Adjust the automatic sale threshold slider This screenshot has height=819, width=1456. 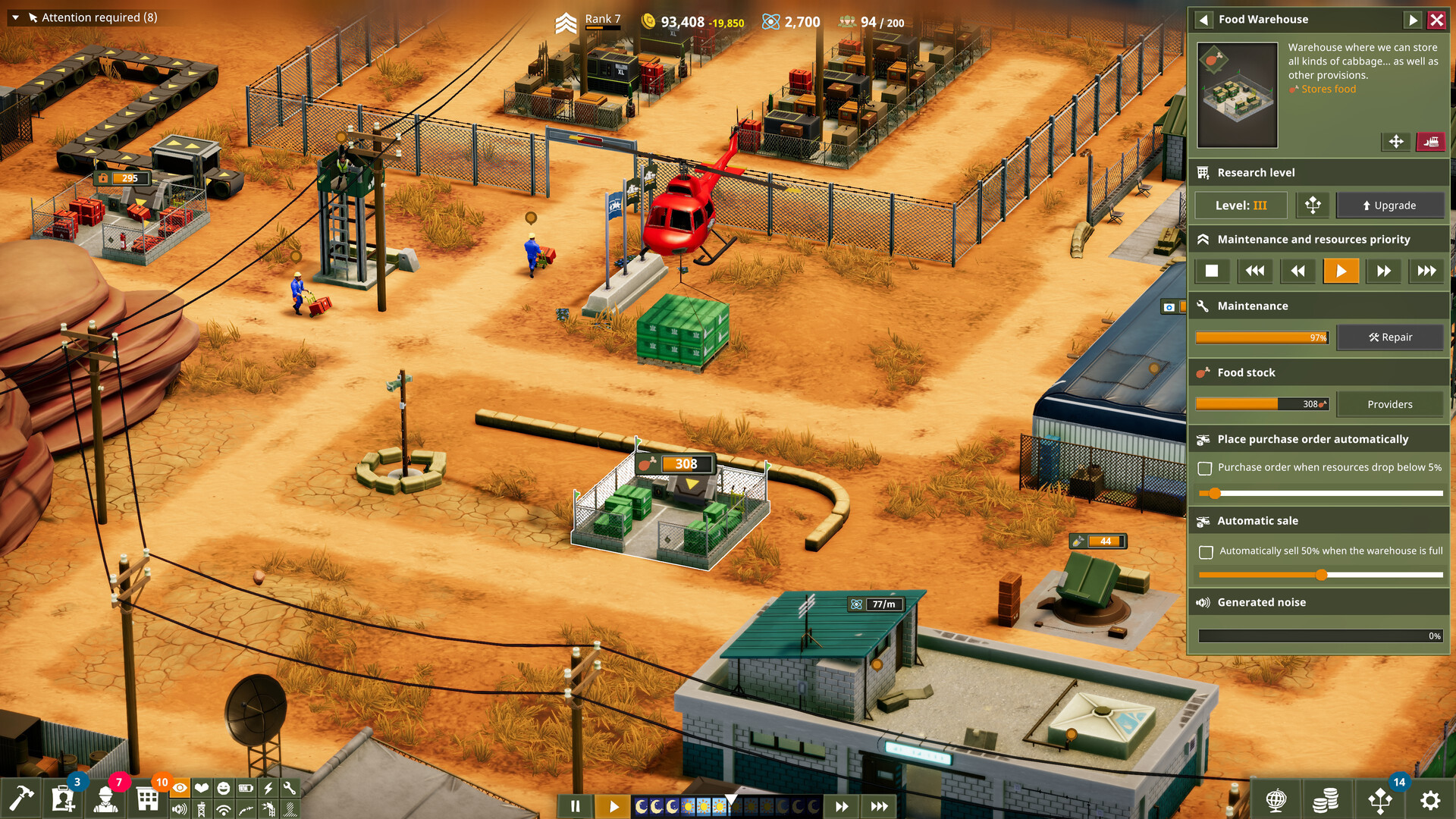(x=1320, y=576)
